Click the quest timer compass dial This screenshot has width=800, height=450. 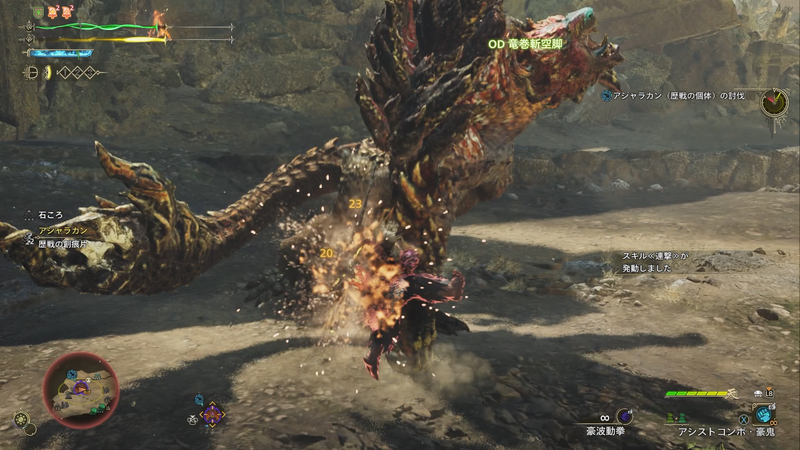click(x=773, y=102)
